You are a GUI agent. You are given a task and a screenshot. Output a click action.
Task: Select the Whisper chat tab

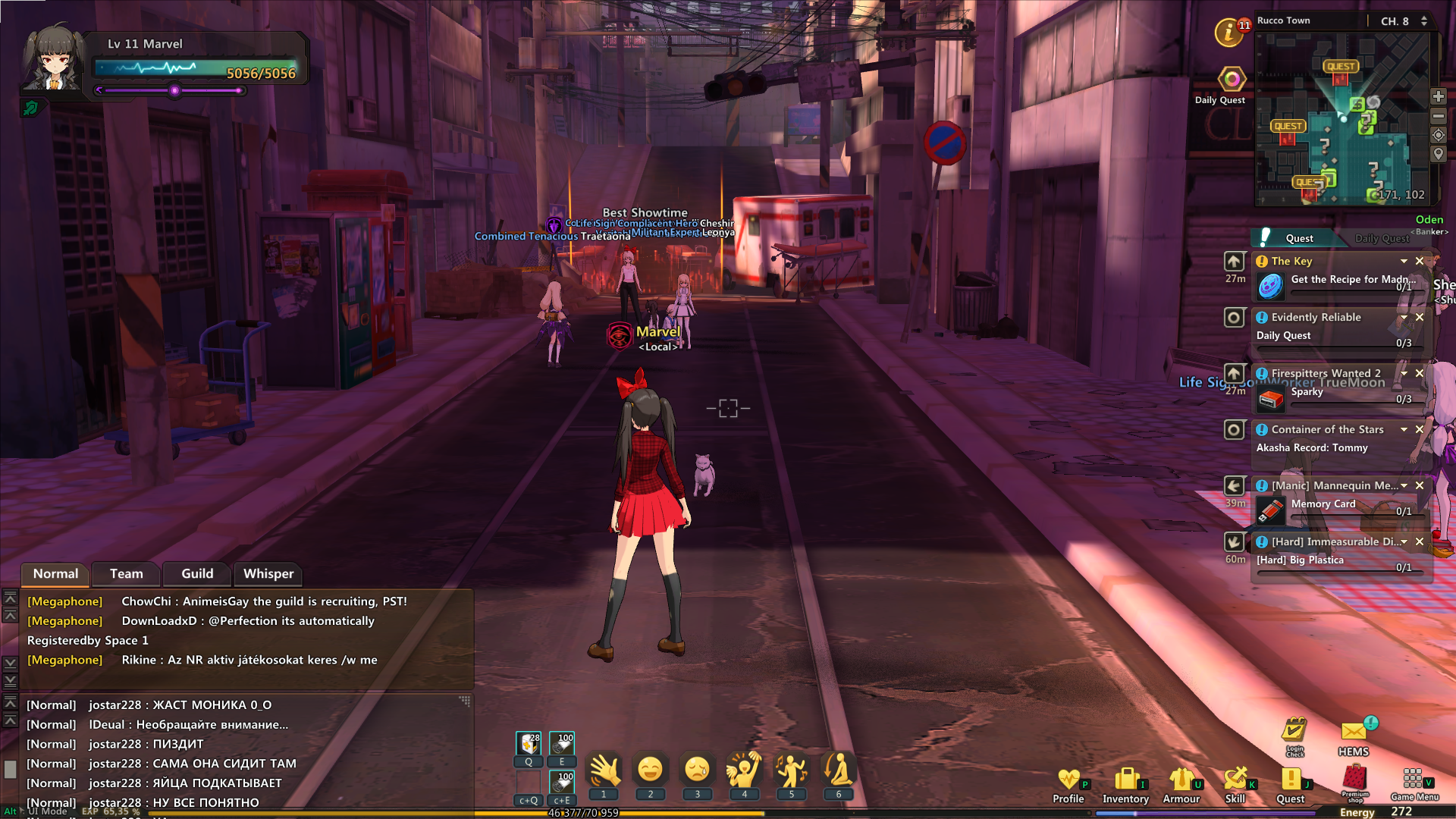click(268, 574)
